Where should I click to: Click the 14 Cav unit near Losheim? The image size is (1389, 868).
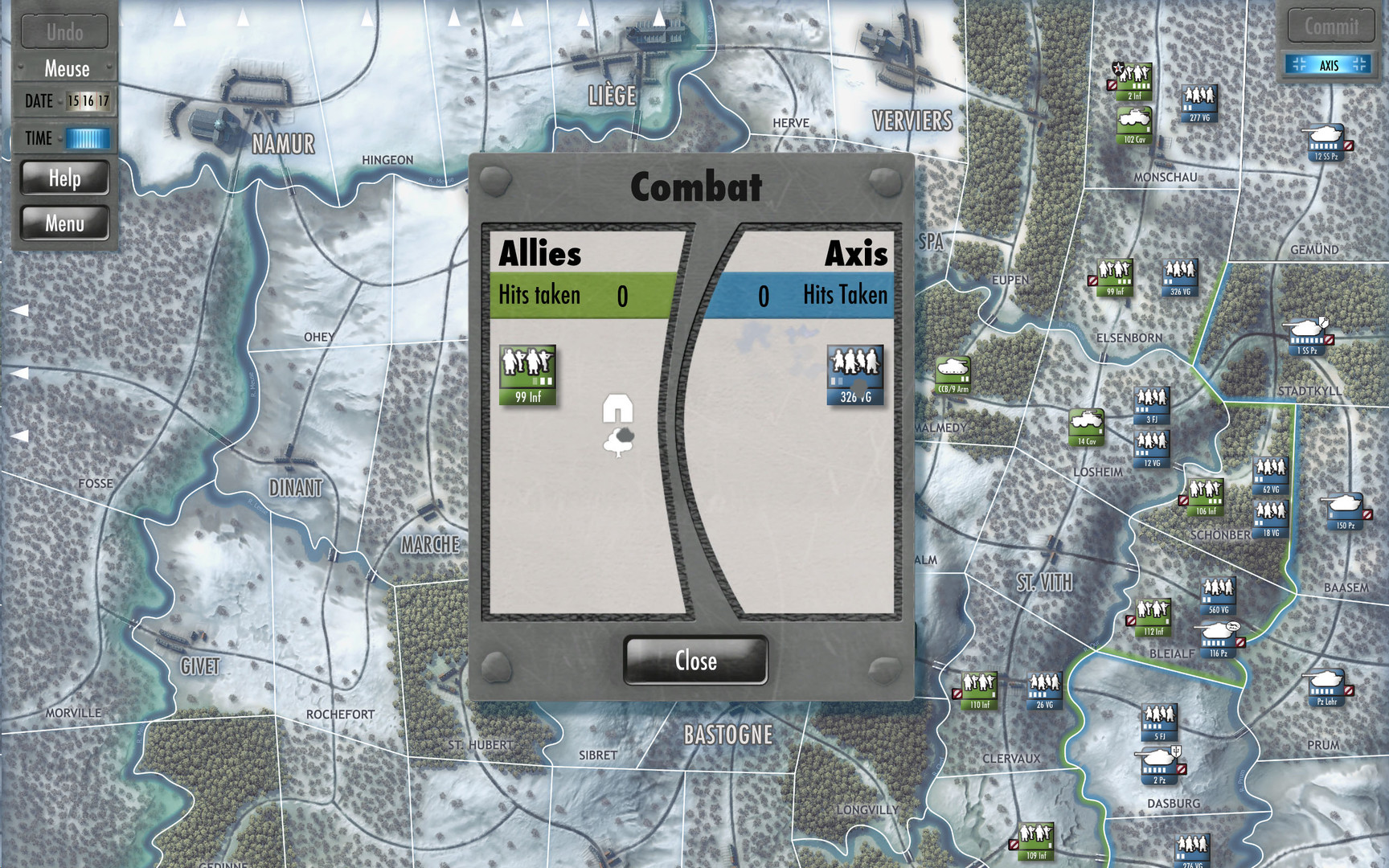pos(1087,428)
